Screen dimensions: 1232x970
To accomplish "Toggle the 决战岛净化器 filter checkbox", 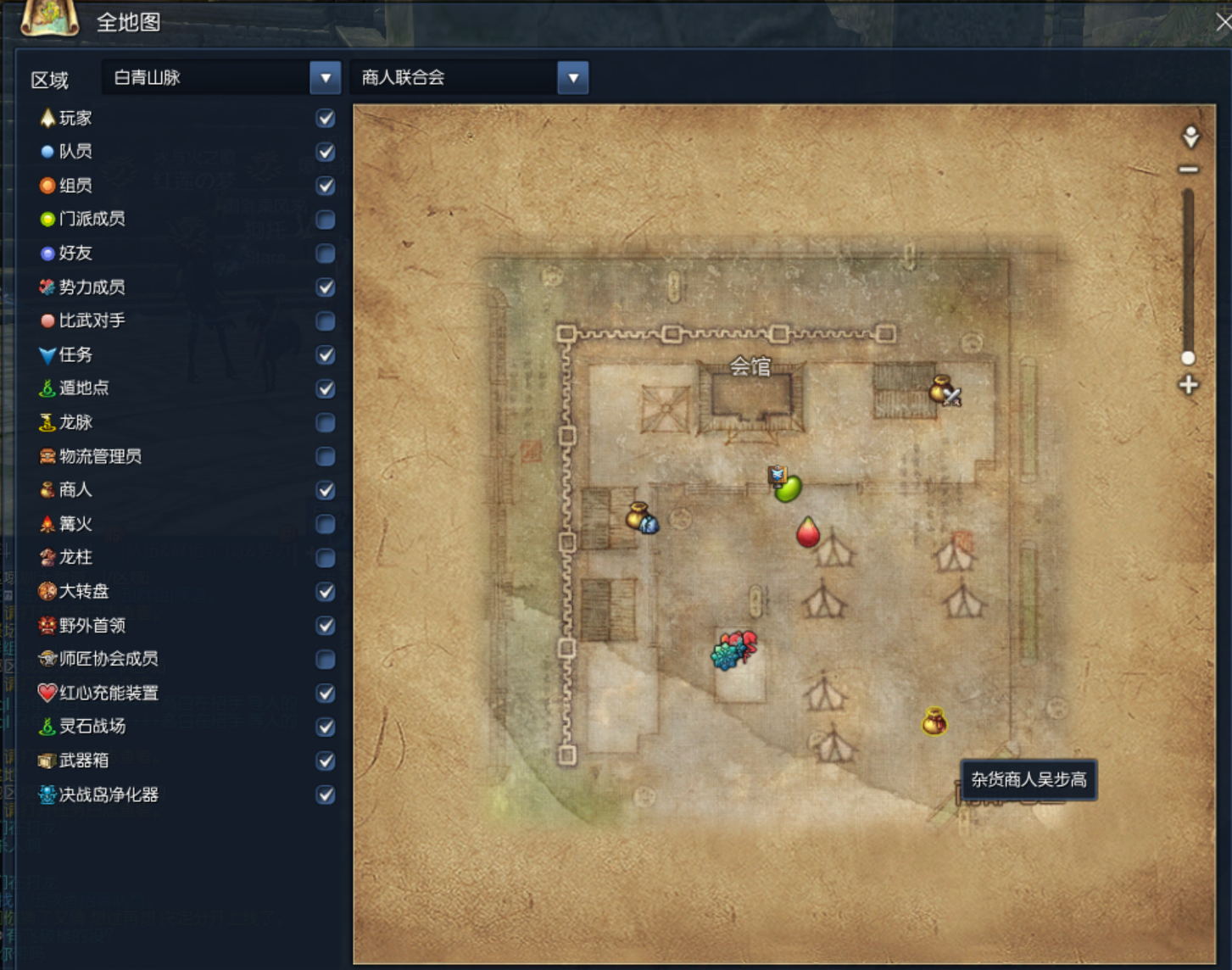I will click(325, 794).
